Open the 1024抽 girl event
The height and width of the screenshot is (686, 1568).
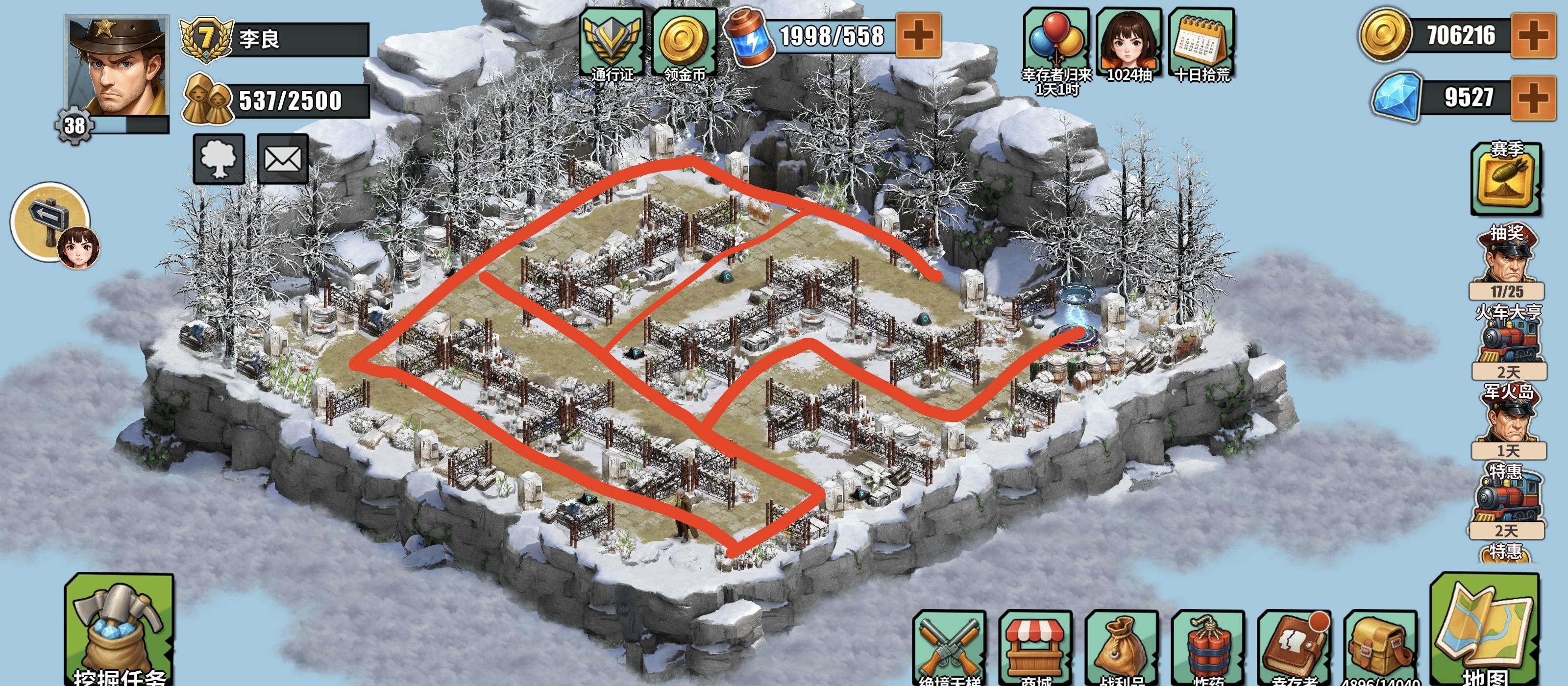(1129, 44)
